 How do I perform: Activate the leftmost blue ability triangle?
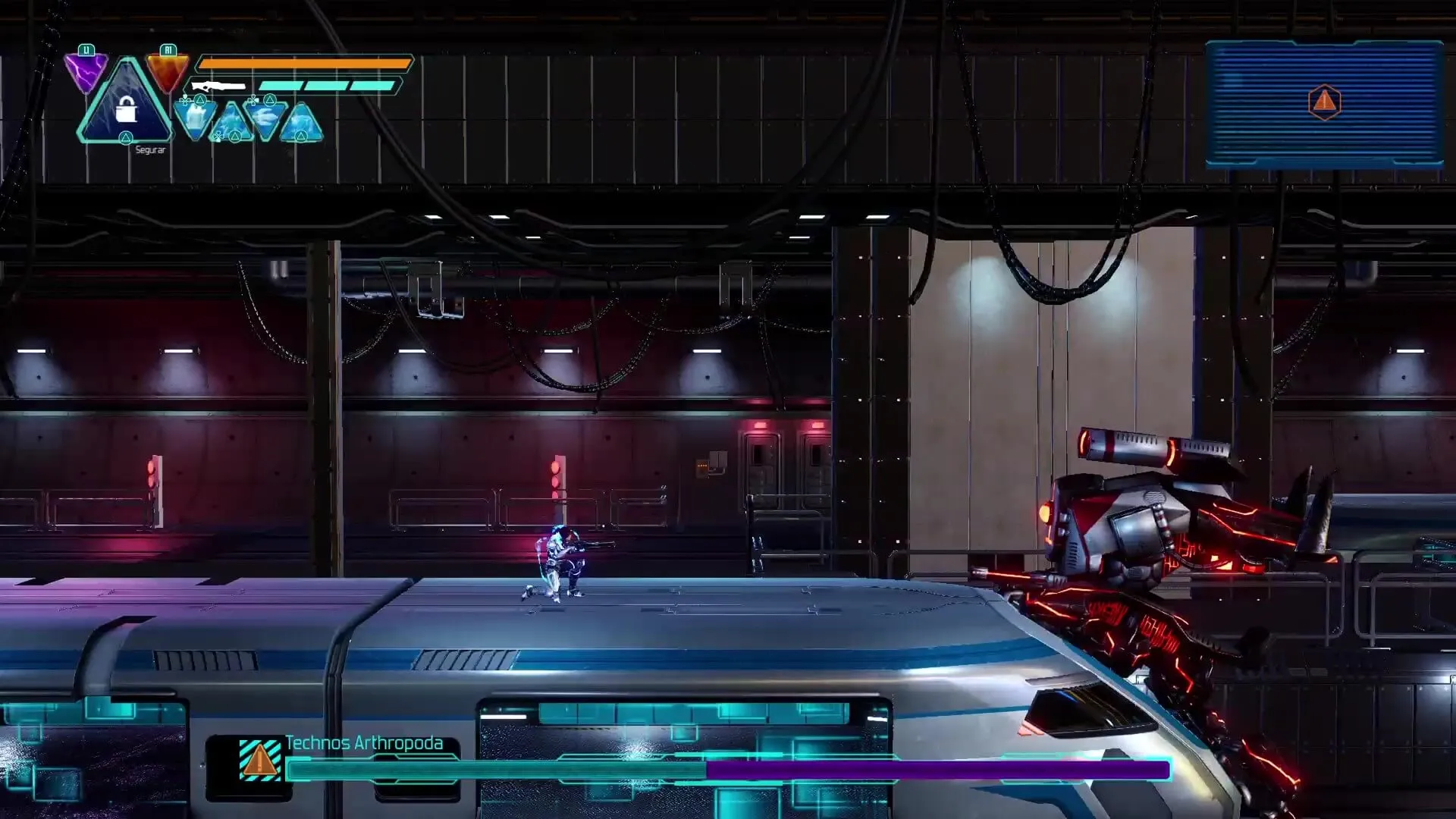[x=195, y=118]
